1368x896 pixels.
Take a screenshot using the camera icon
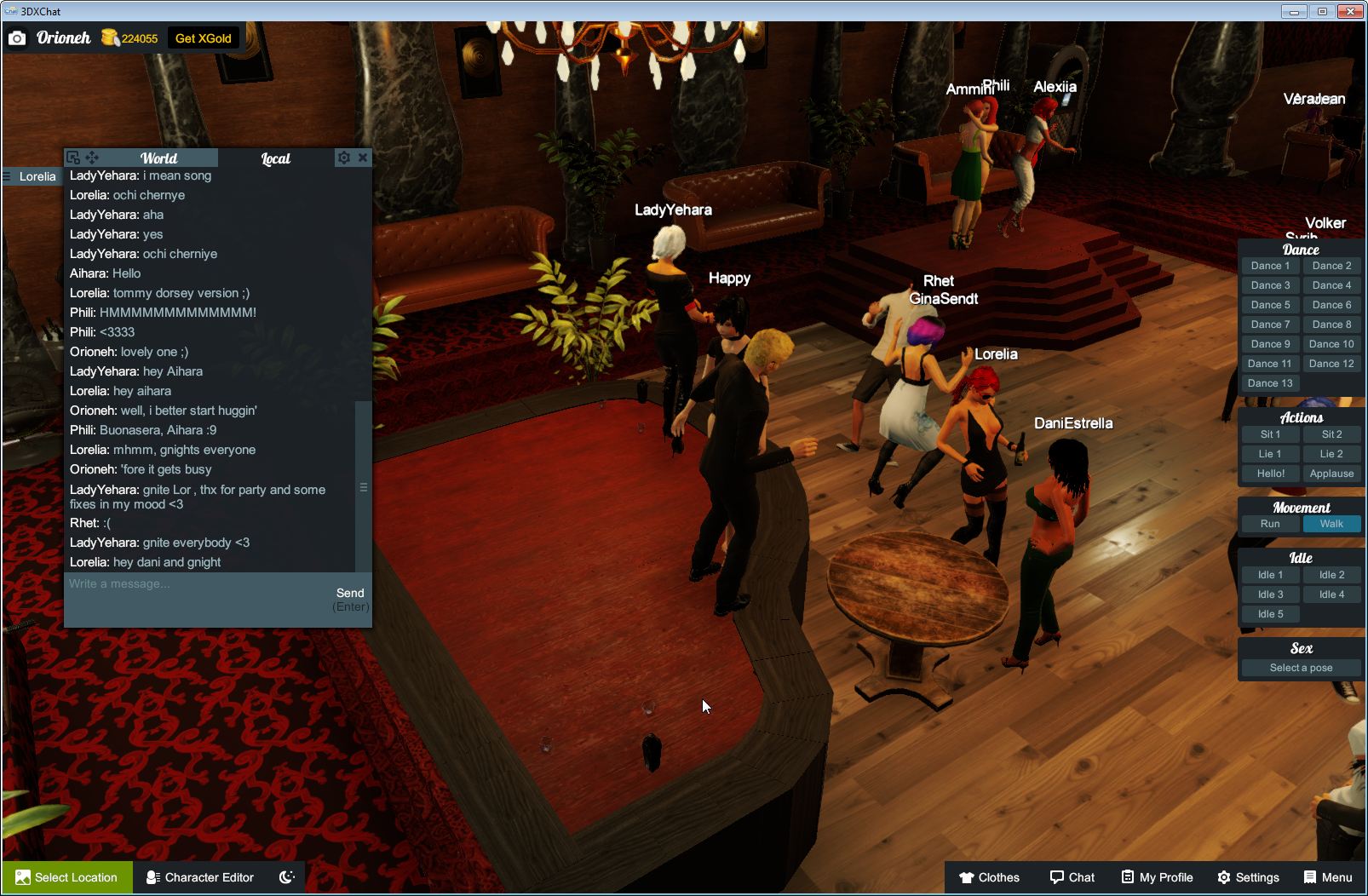pyautogui.click(x=17, y=37)
